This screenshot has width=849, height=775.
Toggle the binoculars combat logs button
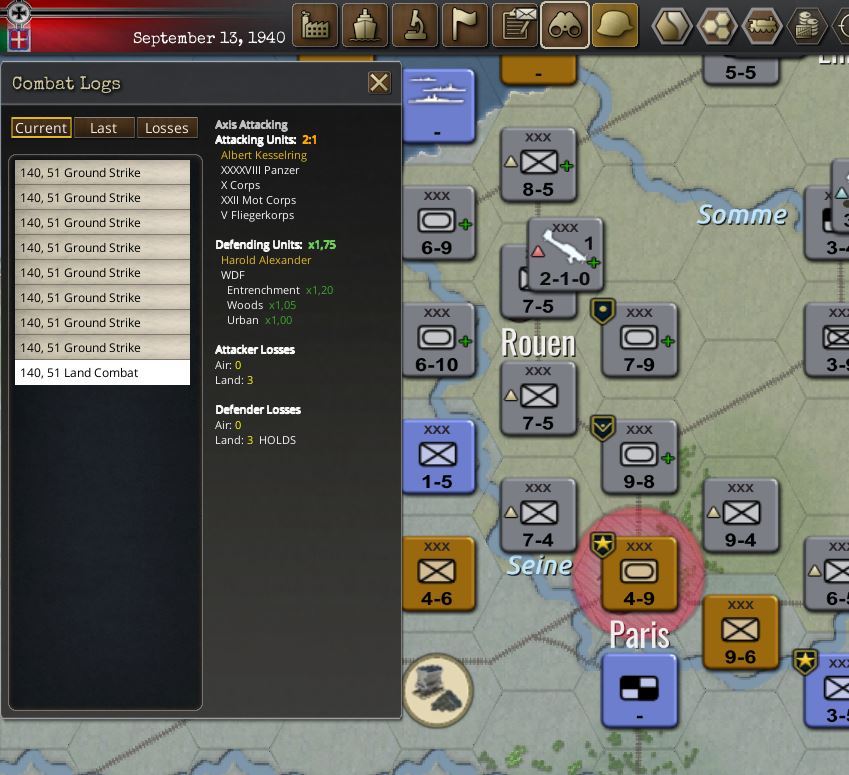(565, 26)
